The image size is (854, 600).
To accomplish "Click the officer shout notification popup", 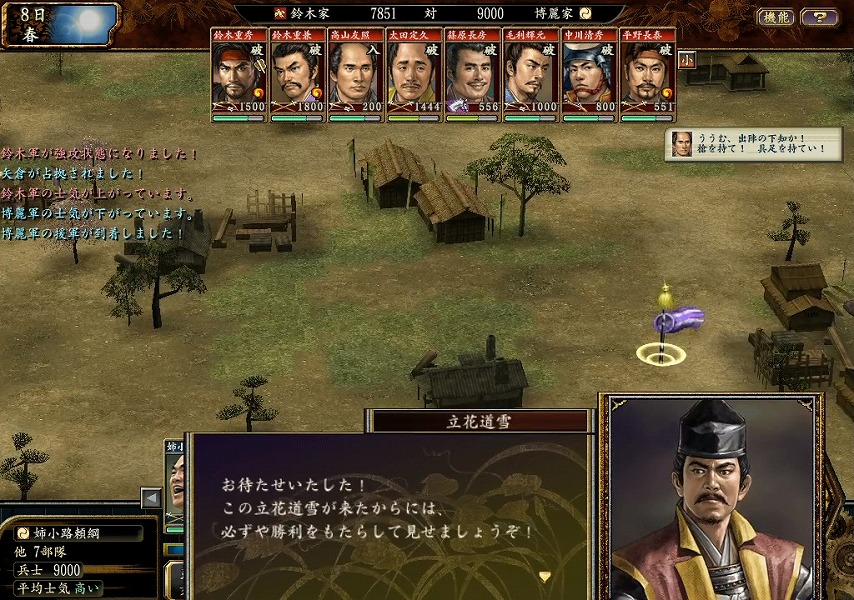I will [752, 144].
